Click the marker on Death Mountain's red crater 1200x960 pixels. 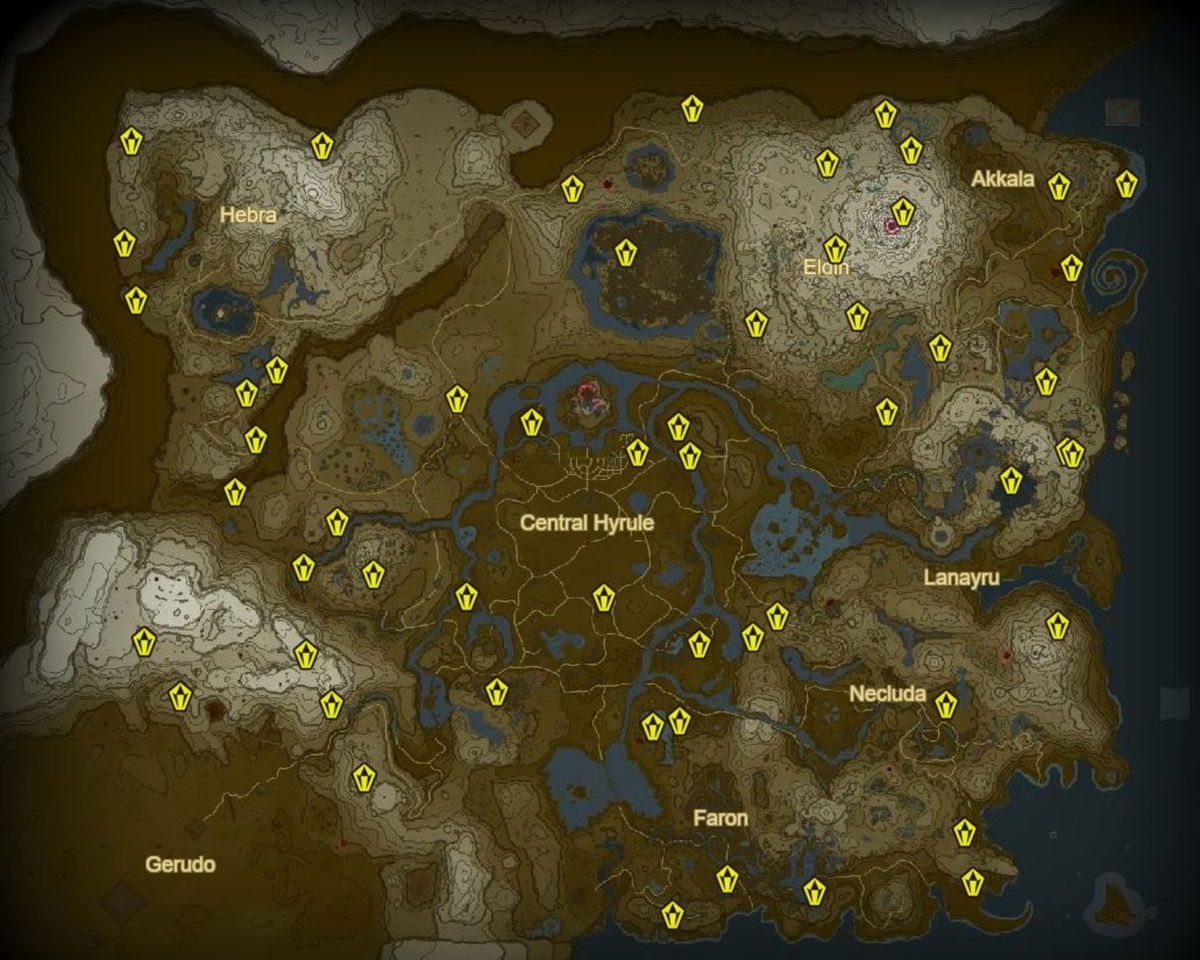[903, 212]
